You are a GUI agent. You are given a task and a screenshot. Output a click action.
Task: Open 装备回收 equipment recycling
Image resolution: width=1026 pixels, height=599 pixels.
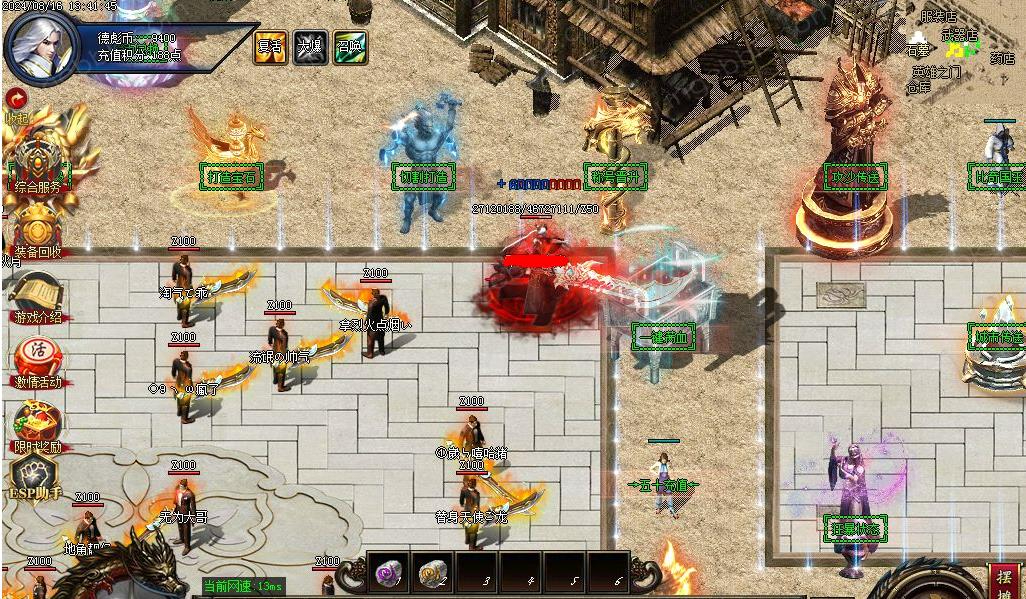point(38,228)
